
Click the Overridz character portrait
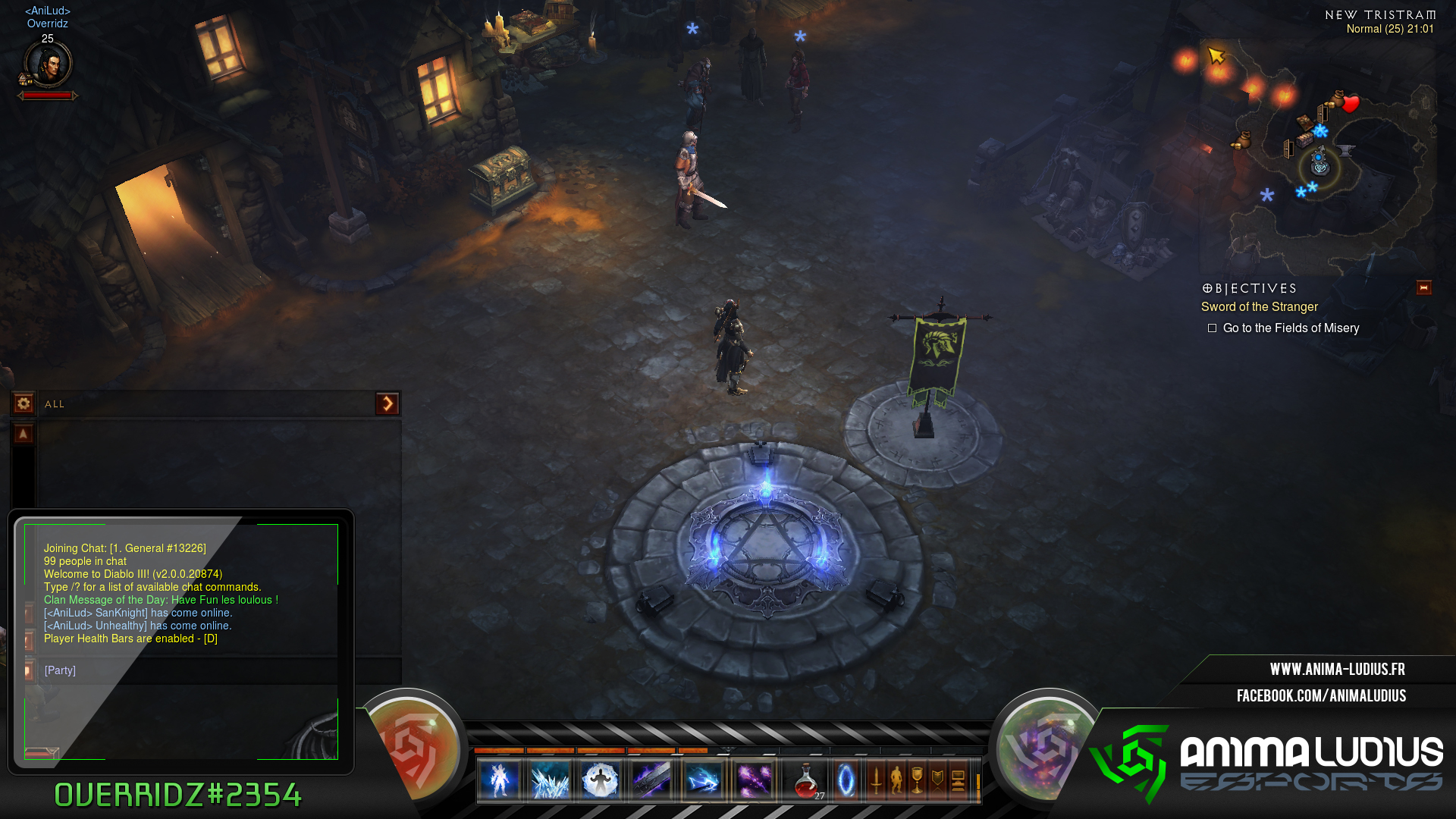(x=48, y=64)
